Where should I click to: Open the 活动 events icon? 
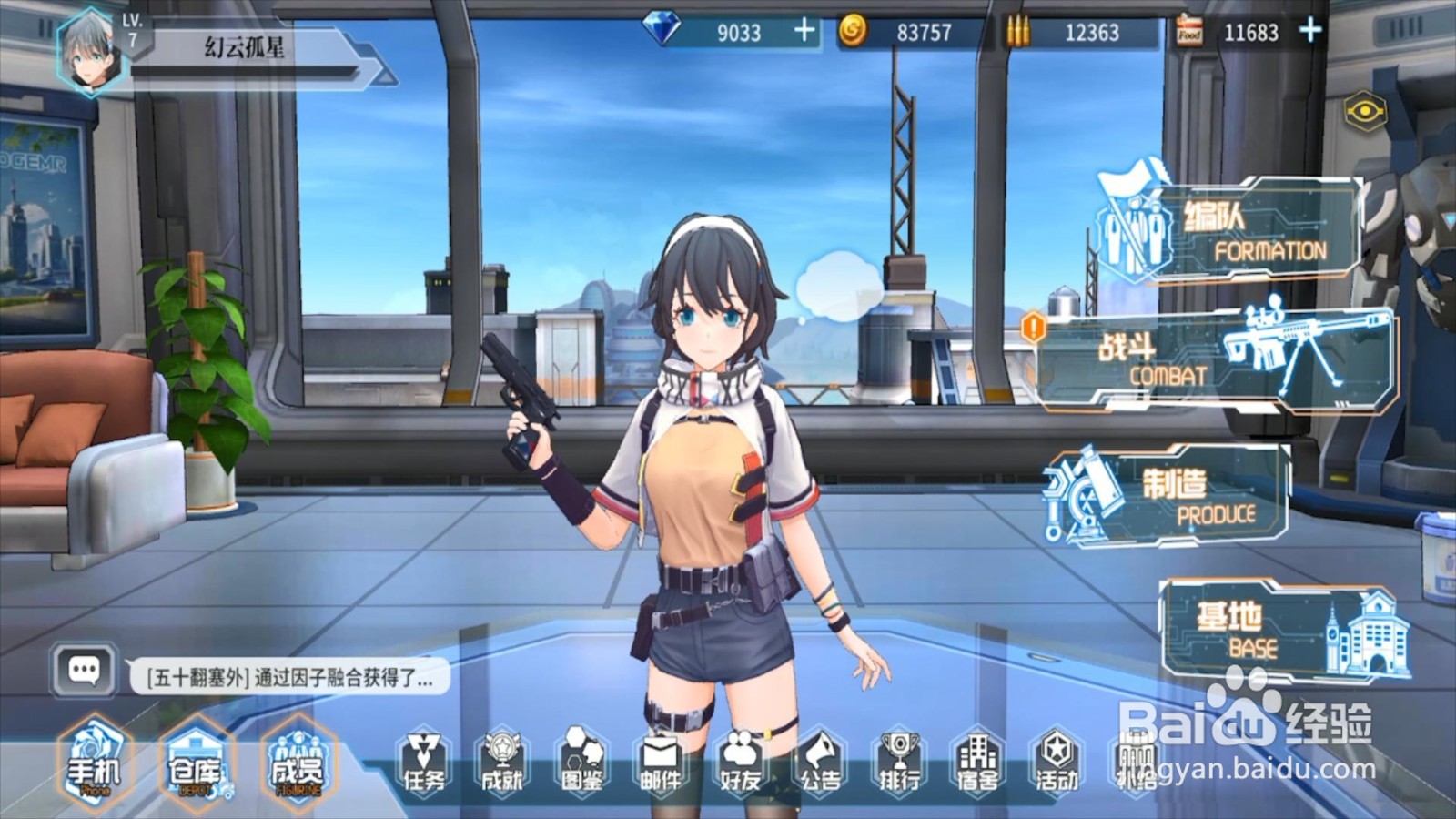point(1057,763)
